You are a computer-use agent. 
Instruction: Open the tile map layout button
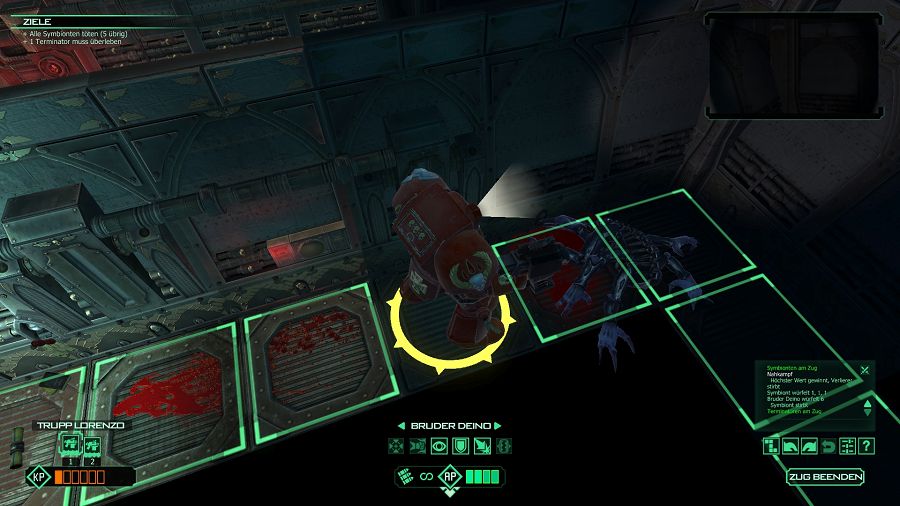click(x=771, y=446)
